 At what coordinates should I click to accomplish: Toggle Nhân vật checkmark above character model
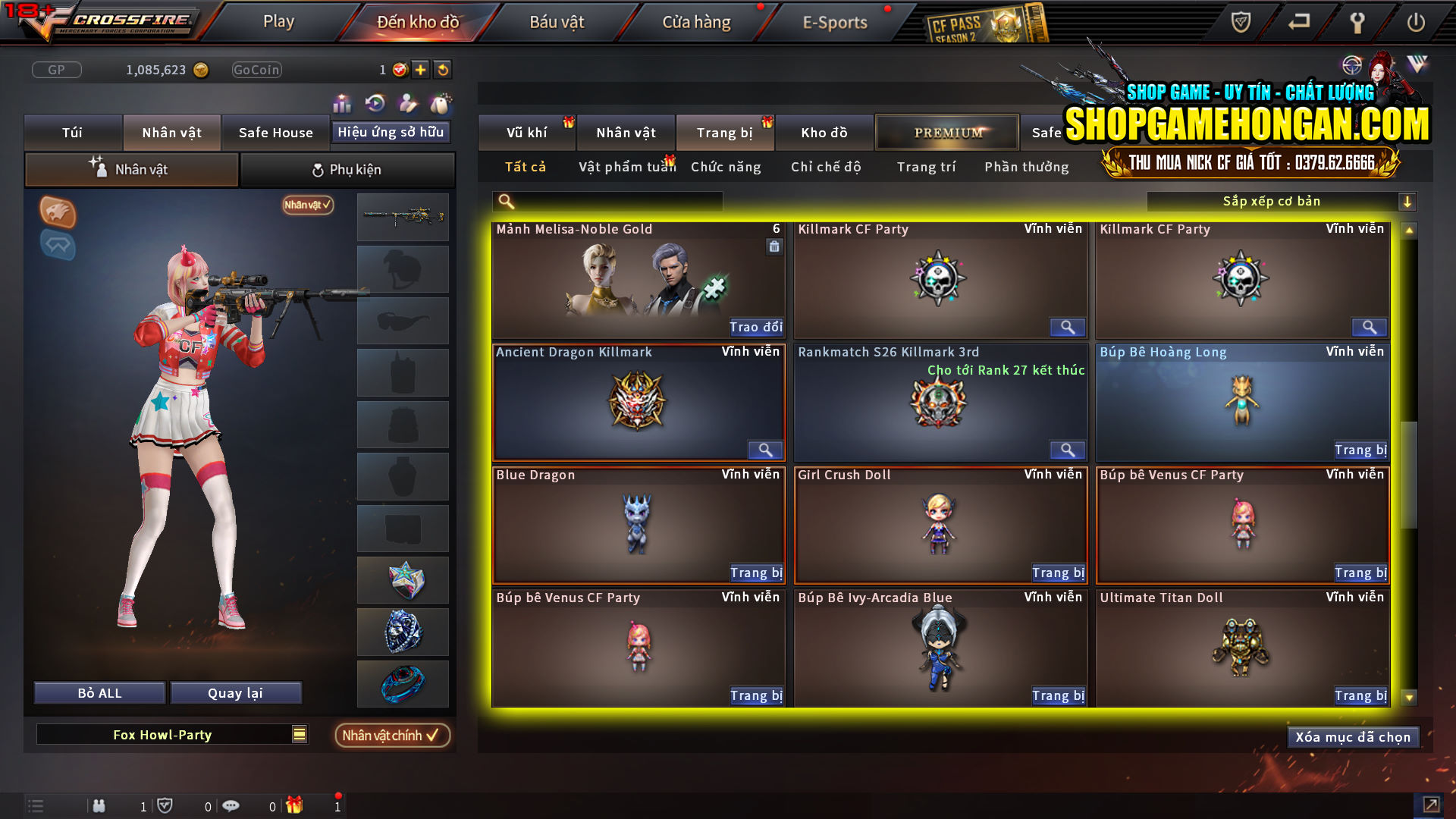point(306,206)
